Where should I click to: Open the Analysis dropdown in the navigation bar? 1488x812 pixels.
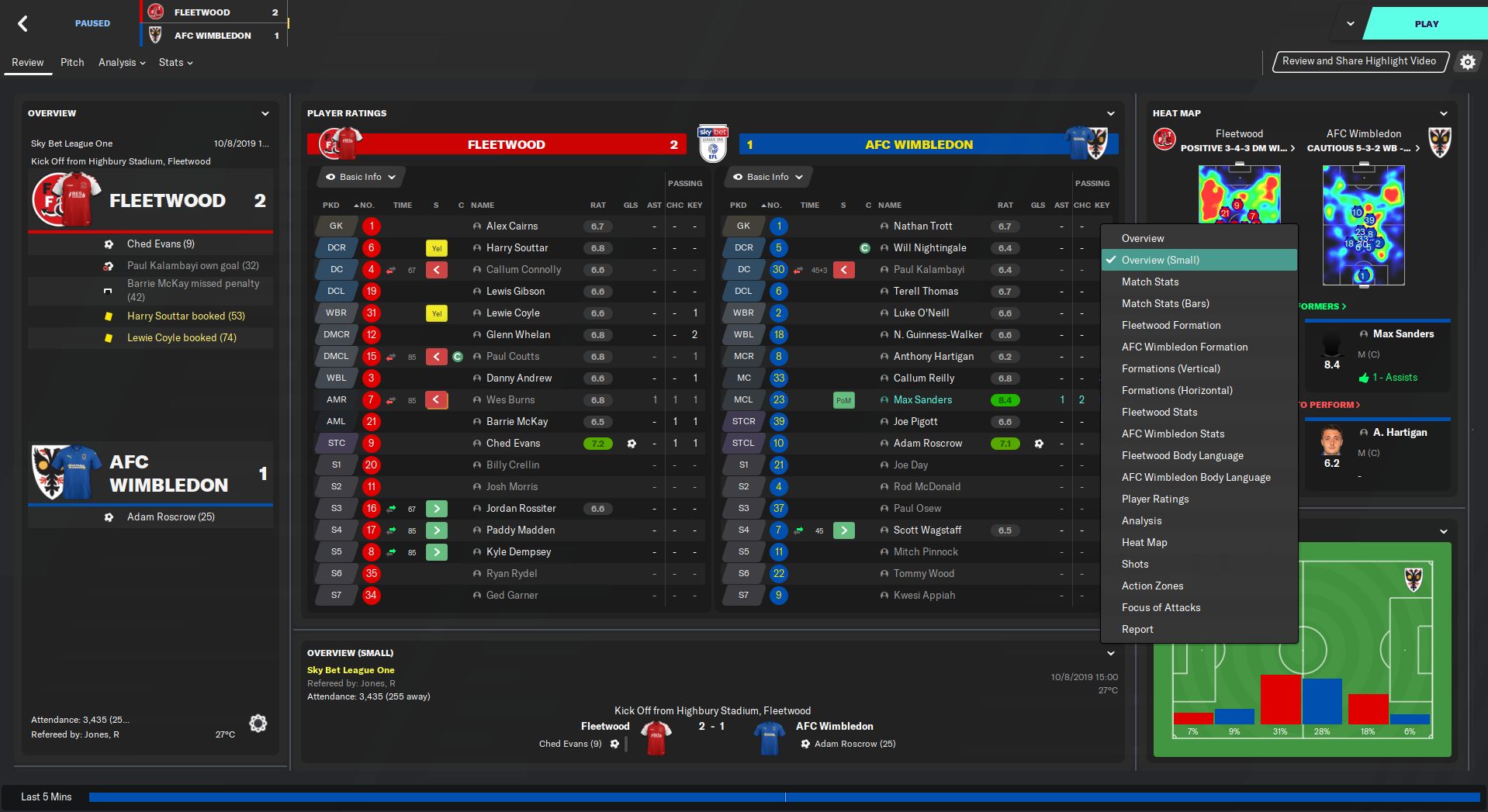click(120, 63)
